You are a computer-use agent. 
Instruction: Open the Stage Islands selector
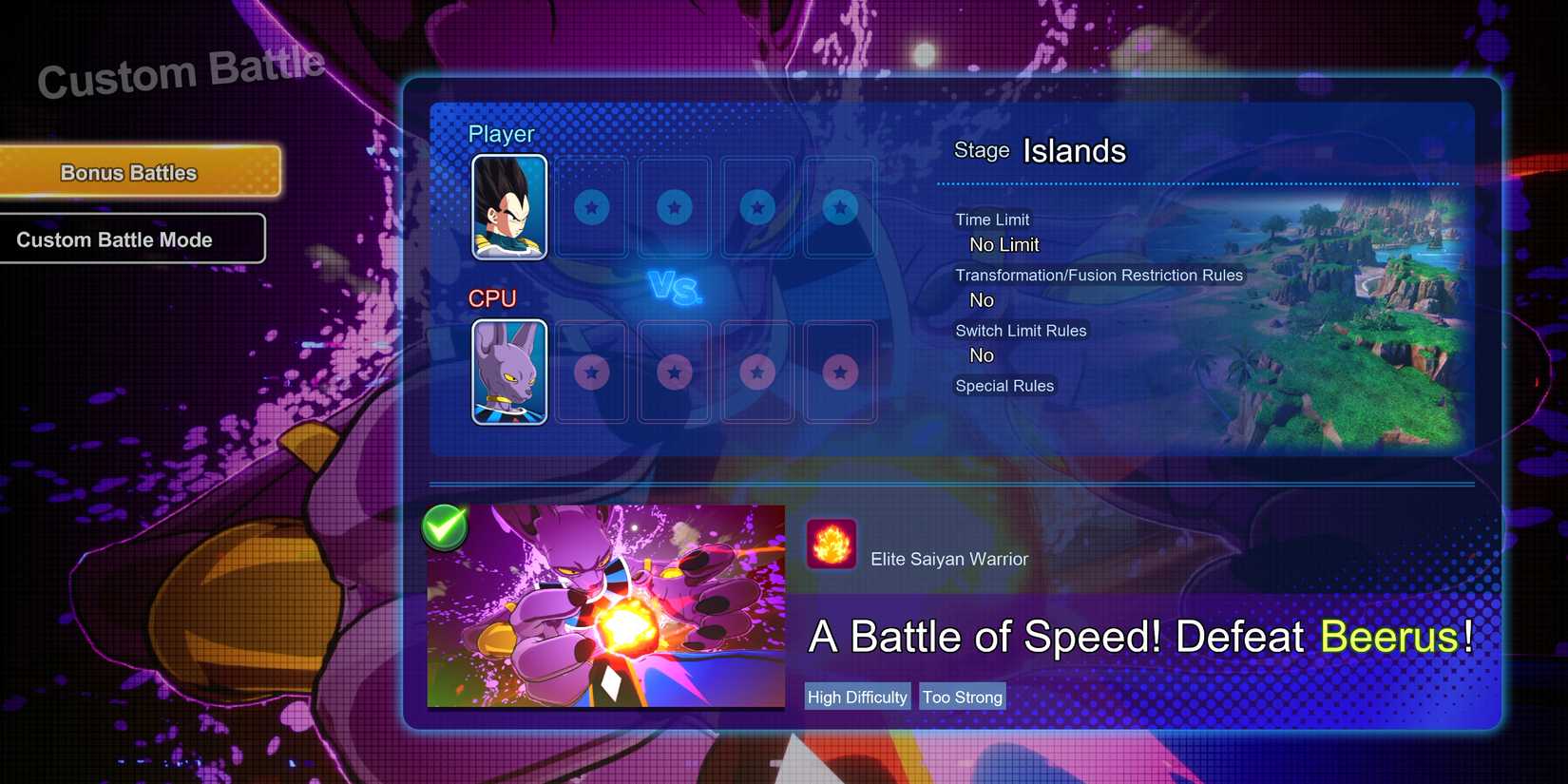[1072, 150]
